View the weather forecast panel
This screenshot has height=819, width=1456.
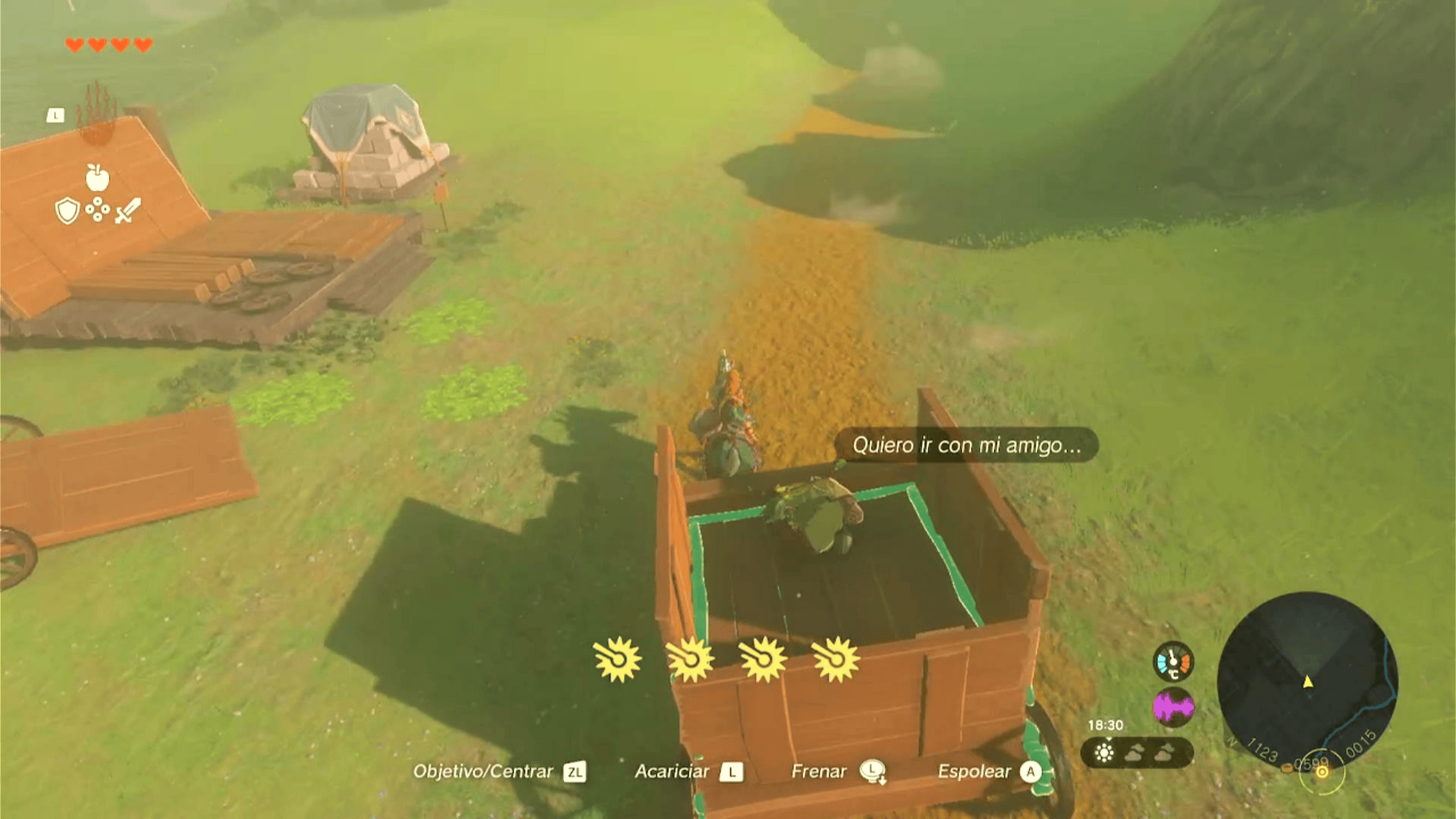point(1136,752)
